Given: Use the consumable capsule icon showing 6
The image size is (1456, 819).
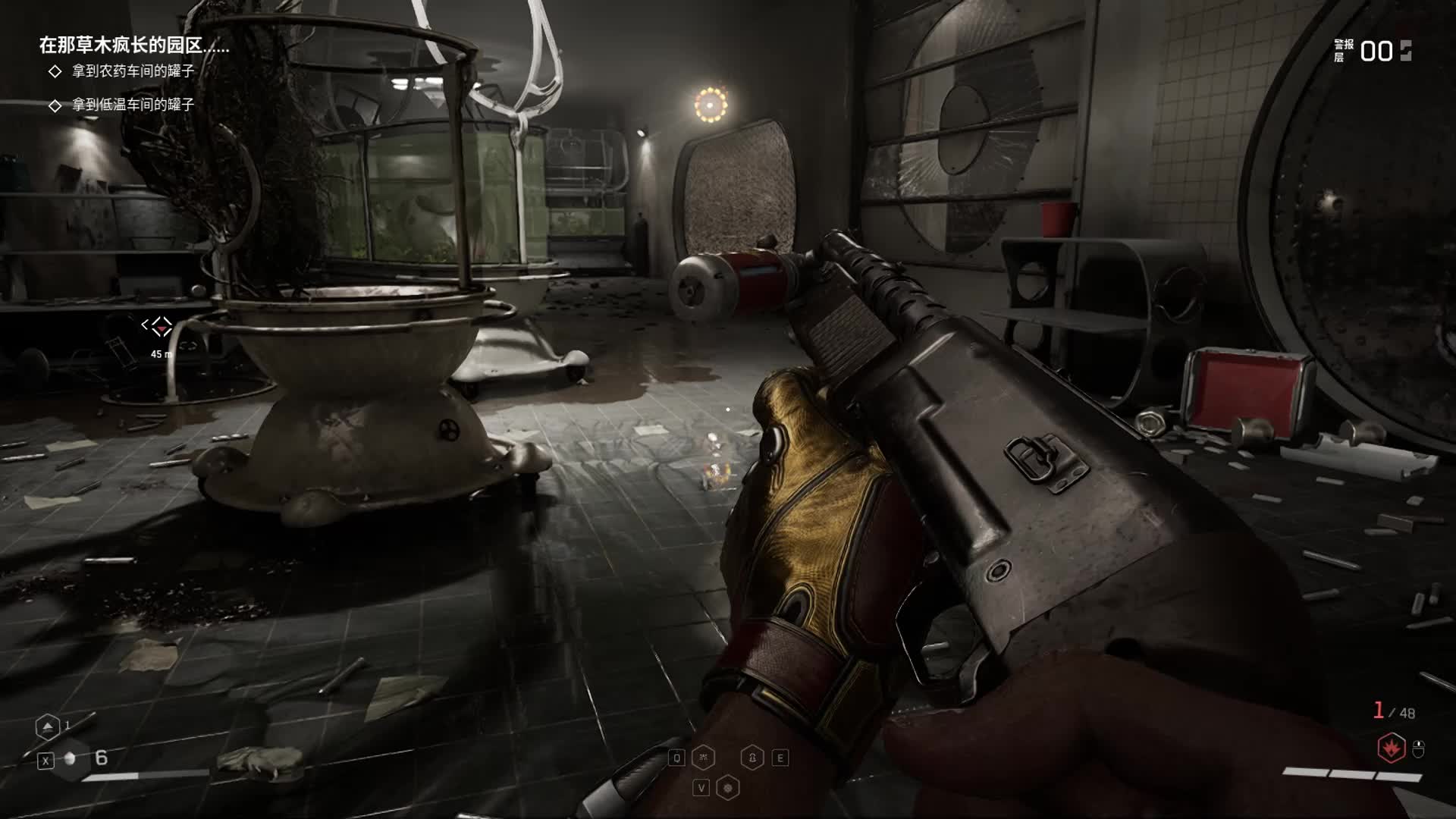Looking at the screenshot, I should point(71,758).
